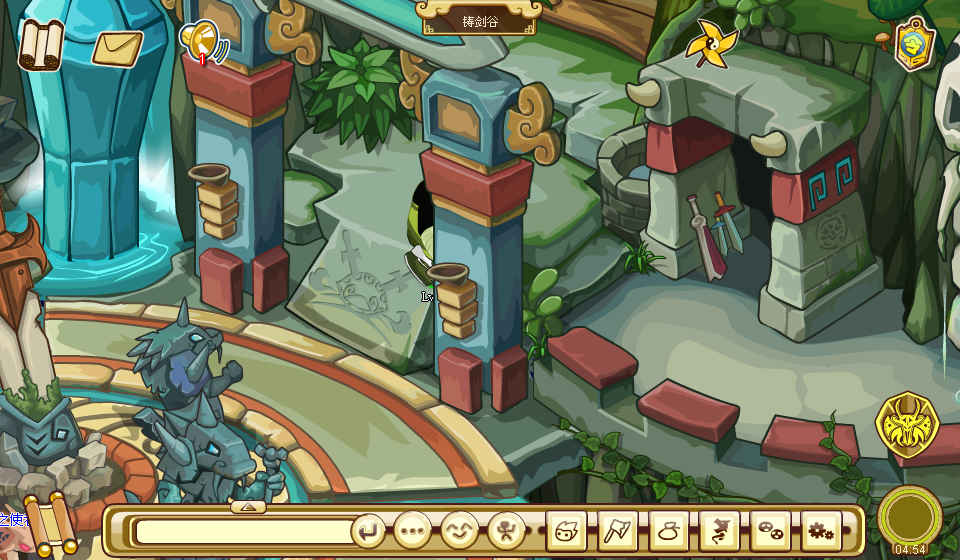
Task: Click the megaphone announcement icon
Action: pyautogui.click(x=200, y=42)
